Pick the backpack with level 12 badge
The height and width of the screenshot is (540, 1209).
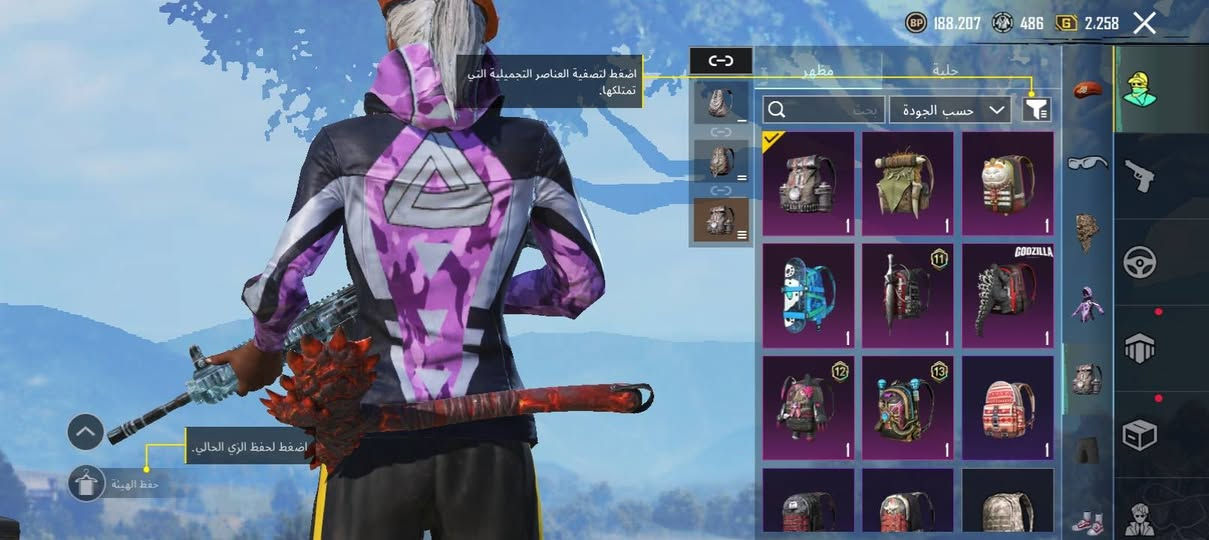[x=808, y=408]
